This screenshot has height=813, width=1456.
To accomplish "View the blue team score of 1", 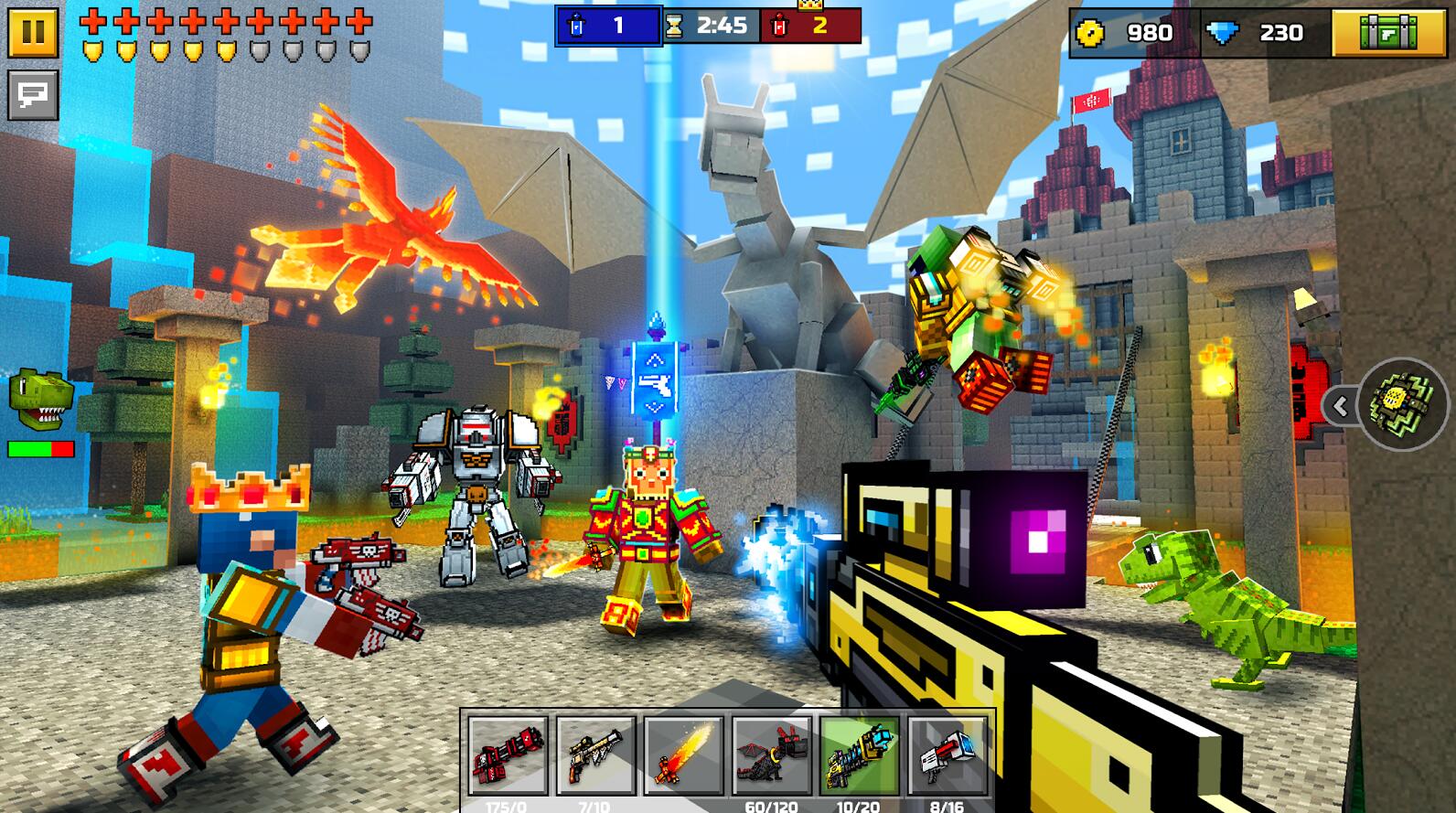I will click(611, 27).
